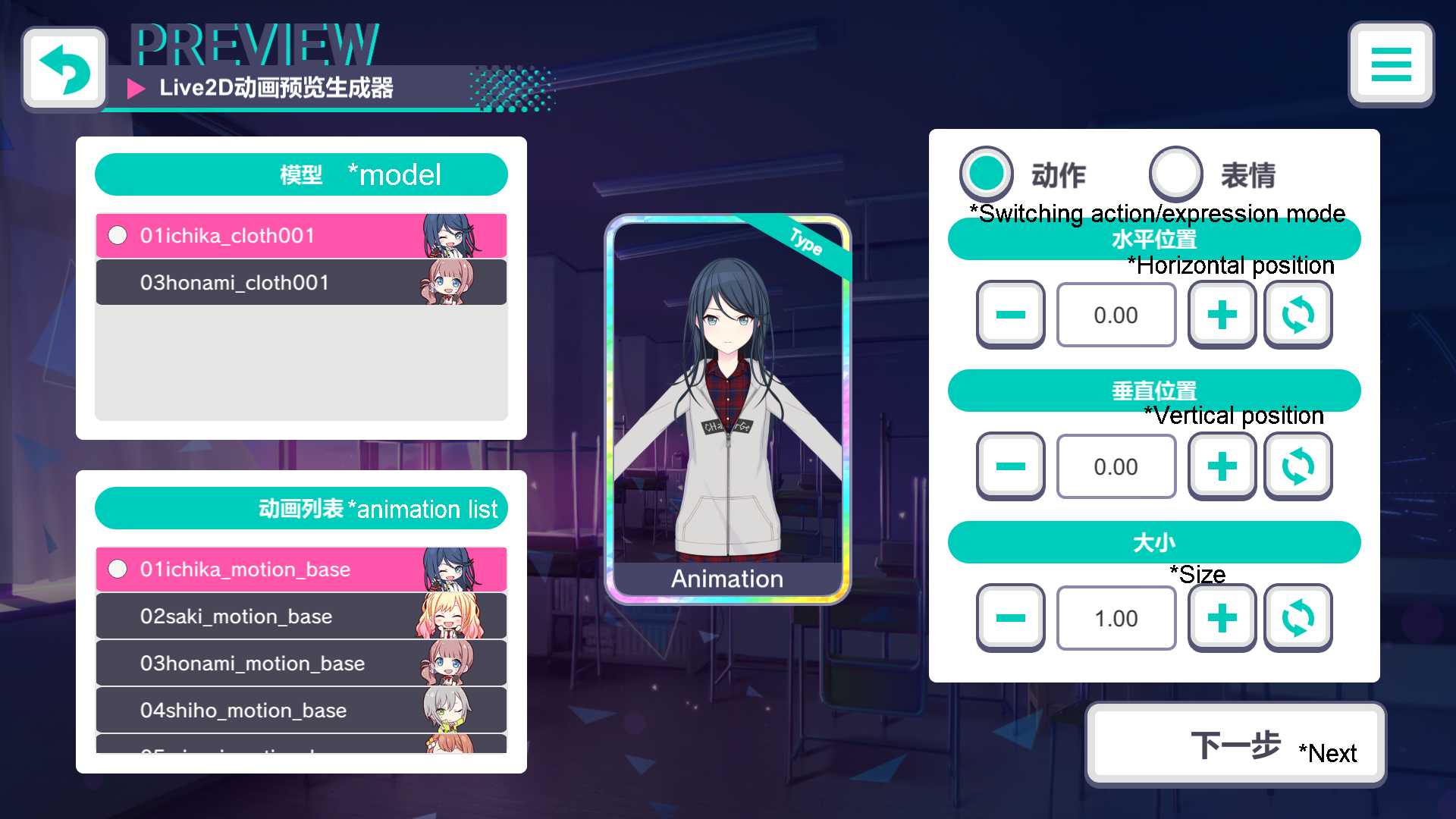Decrease the vertical position value

click(x=1010, y=466)
